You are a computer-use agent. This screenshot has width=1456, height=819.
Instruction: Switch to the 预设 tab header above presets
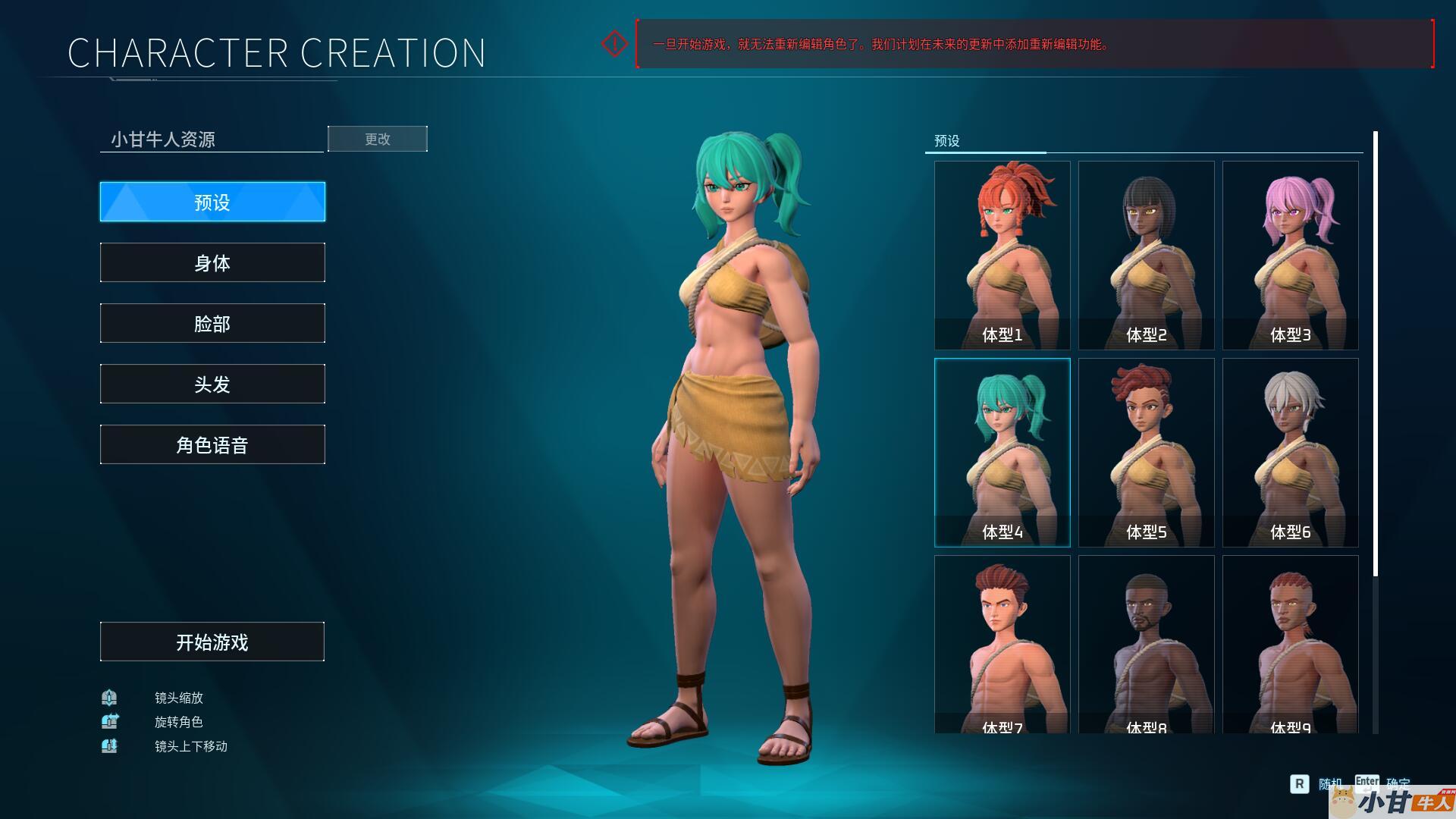click(x=947, y=141)
